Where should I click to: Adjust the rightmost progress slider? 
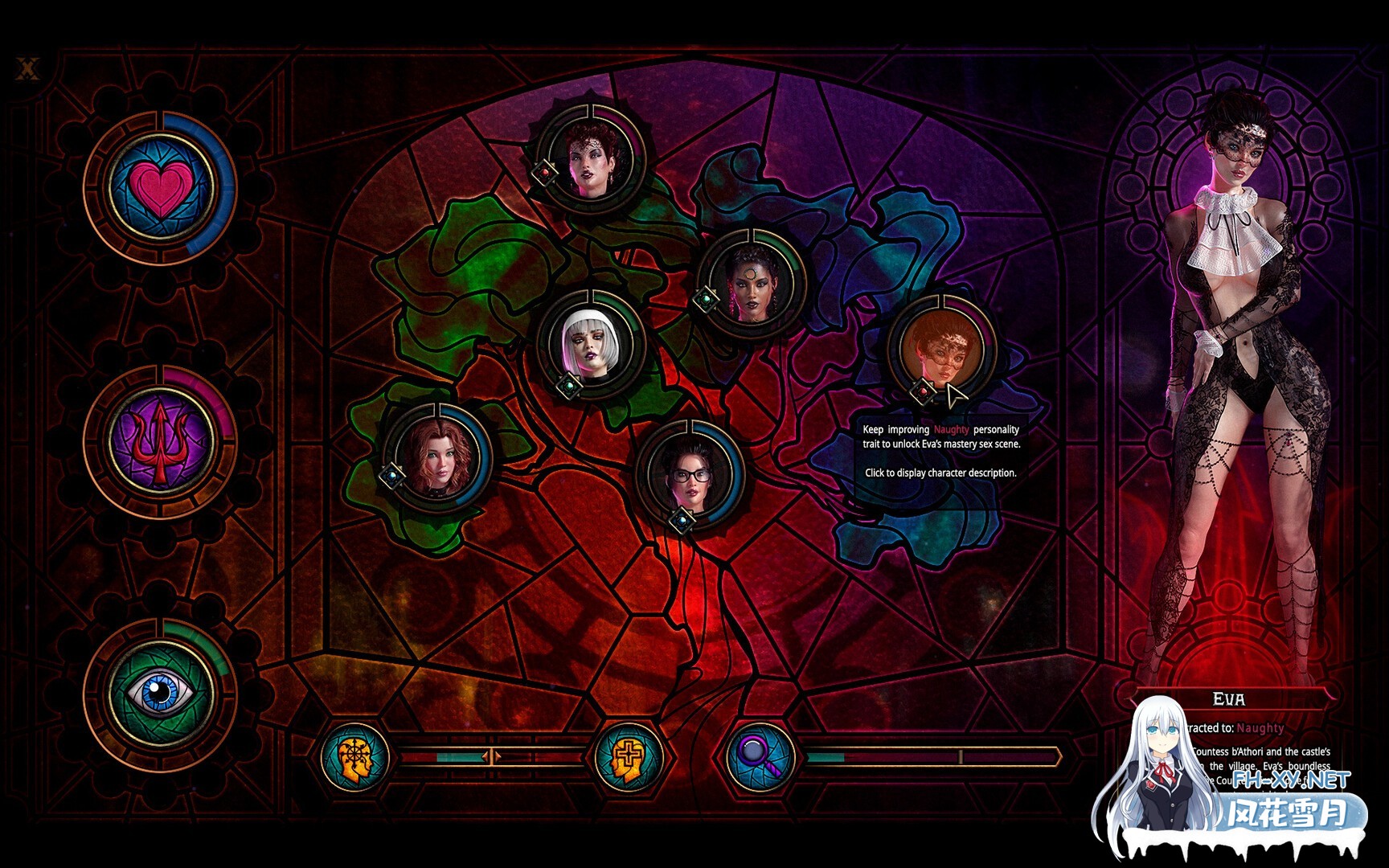tap(959, 756)
